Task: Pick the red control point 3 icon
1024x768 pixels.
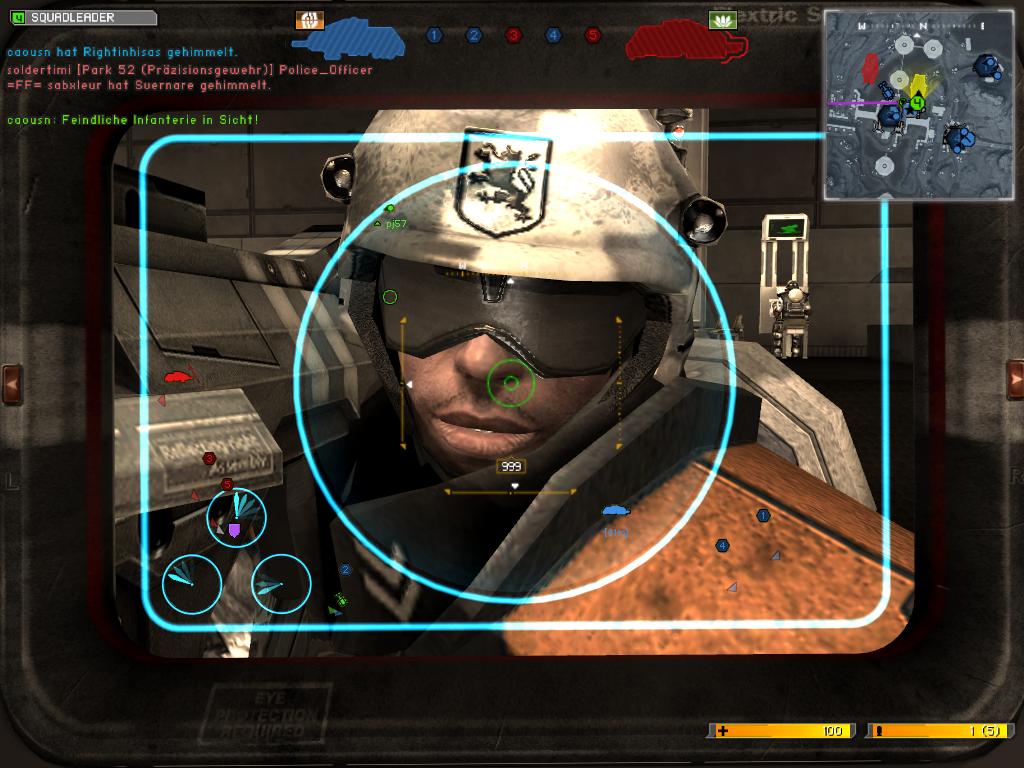Action: [513, 35]
